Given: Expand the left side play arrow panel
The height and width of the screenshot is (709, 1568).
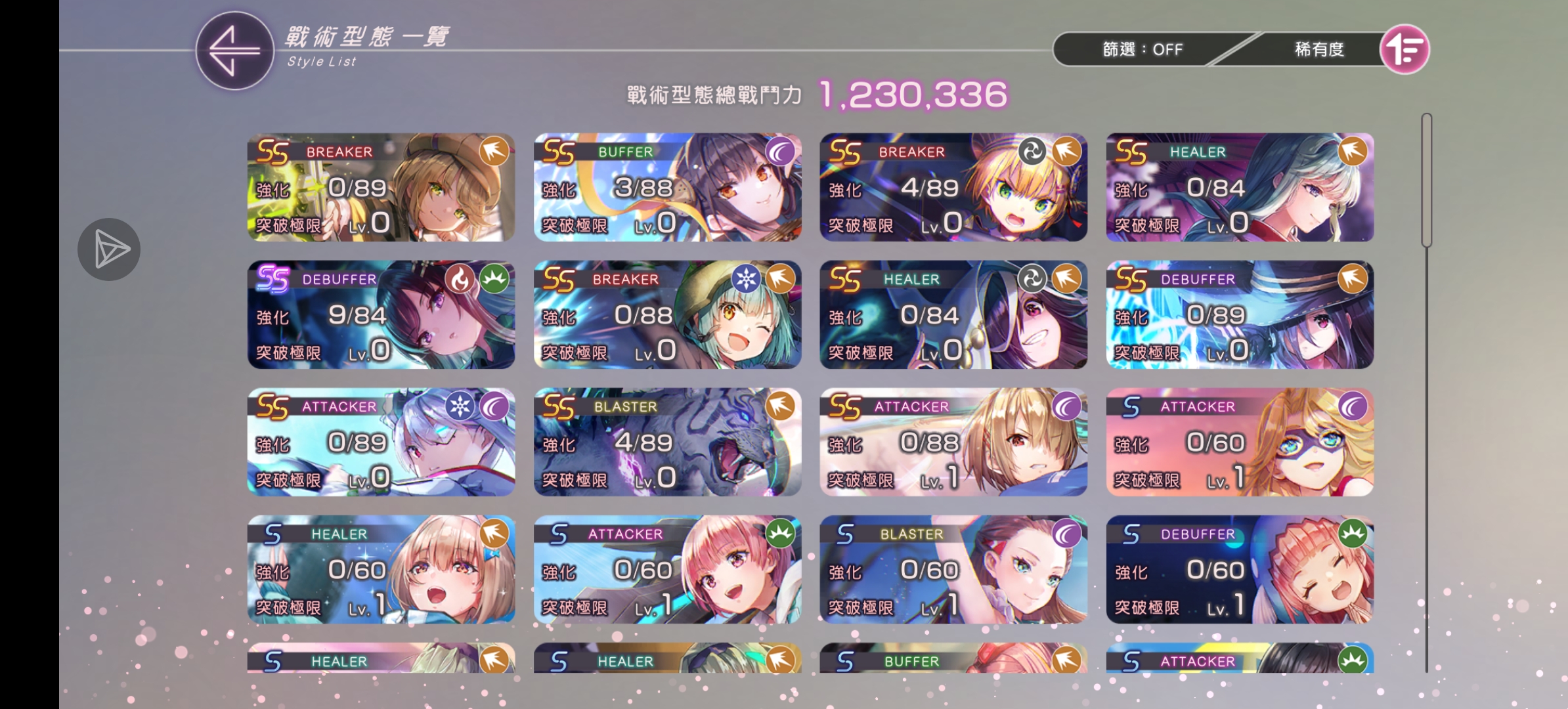Looking at the screenshot, I should point(108,248).
